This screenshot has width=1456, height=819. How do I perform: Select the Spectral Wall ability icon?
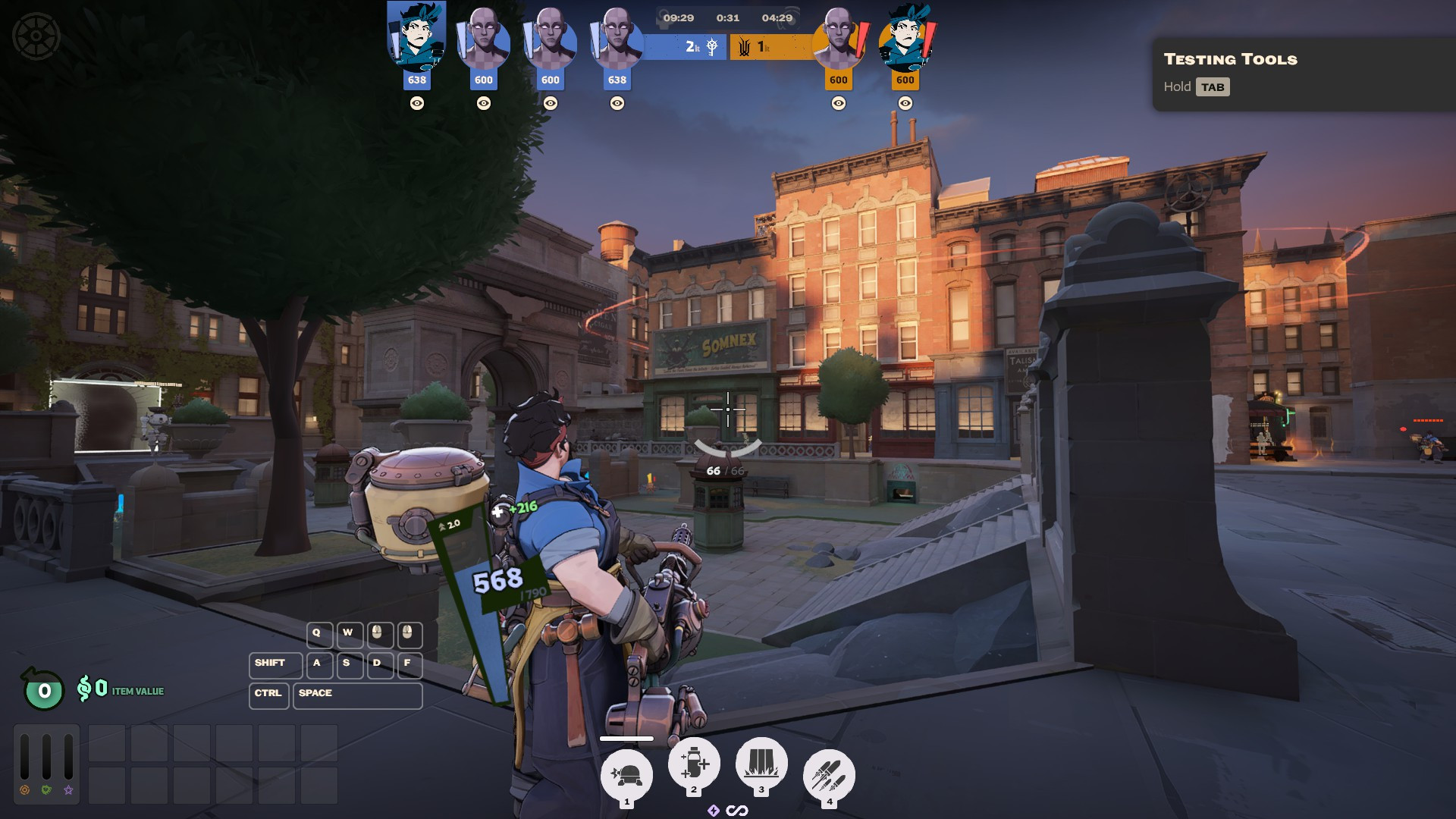click(x=761, y=763)
